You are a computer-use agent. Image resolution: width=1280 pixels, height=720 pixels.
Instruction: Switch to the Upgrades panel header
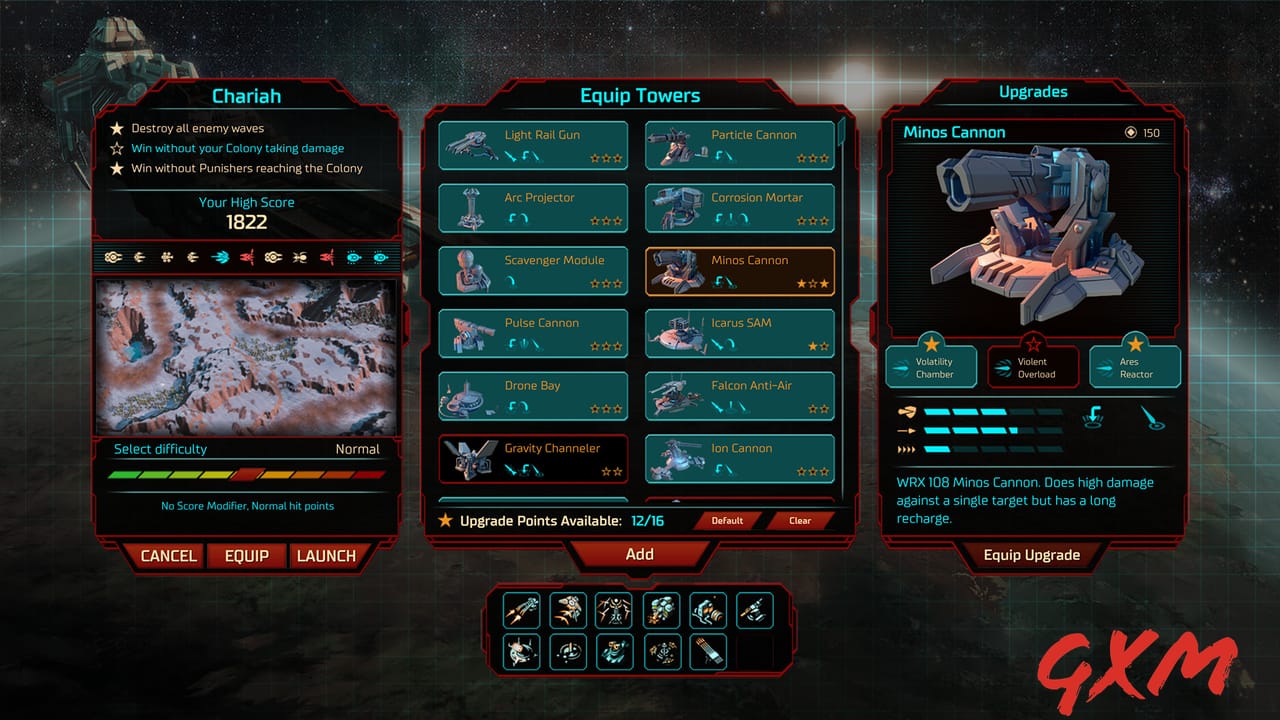coord(1033,91)
